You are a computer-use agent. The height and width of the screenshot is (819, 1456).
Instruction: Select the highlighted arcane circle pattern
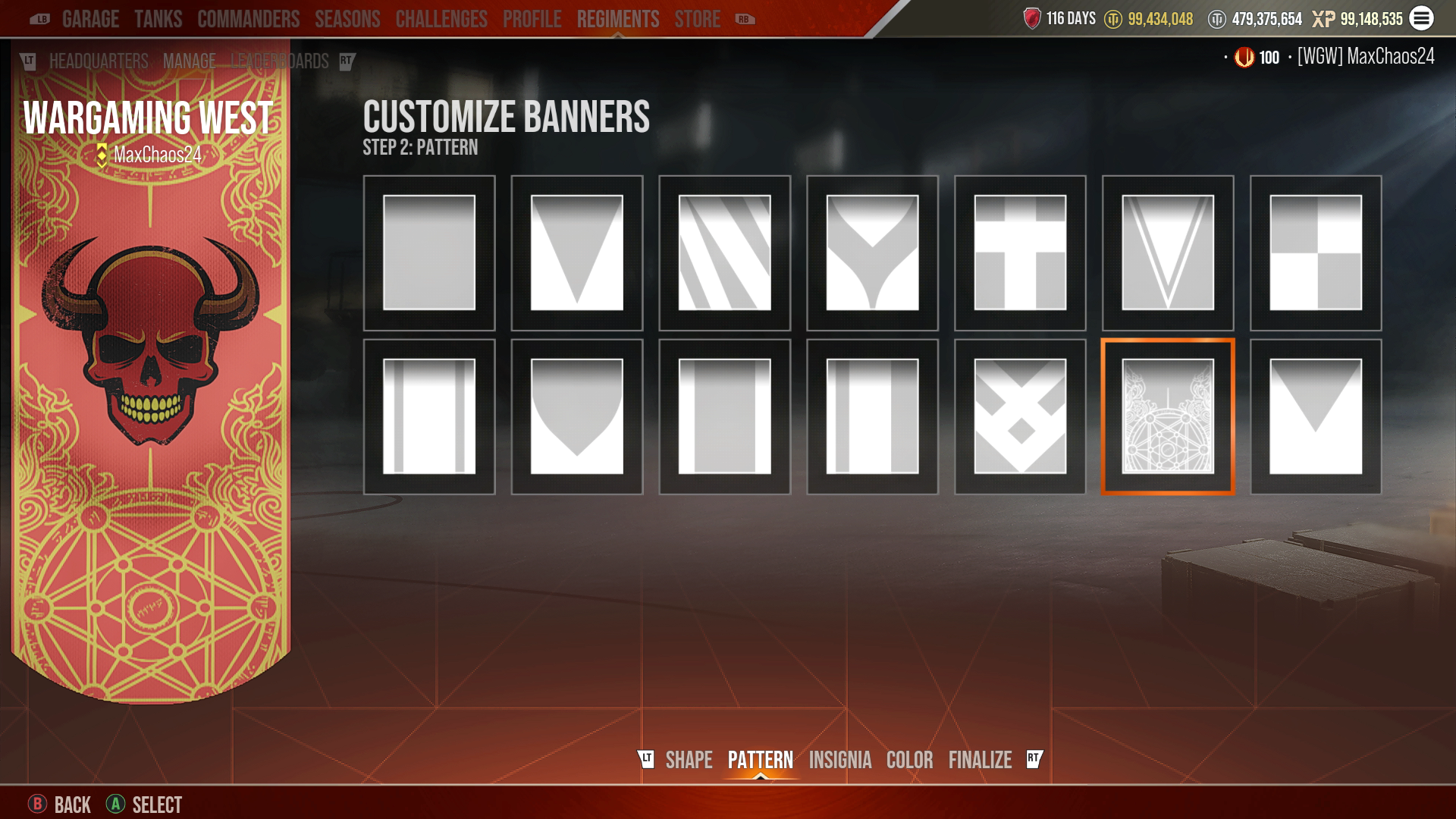(1168, 416)
